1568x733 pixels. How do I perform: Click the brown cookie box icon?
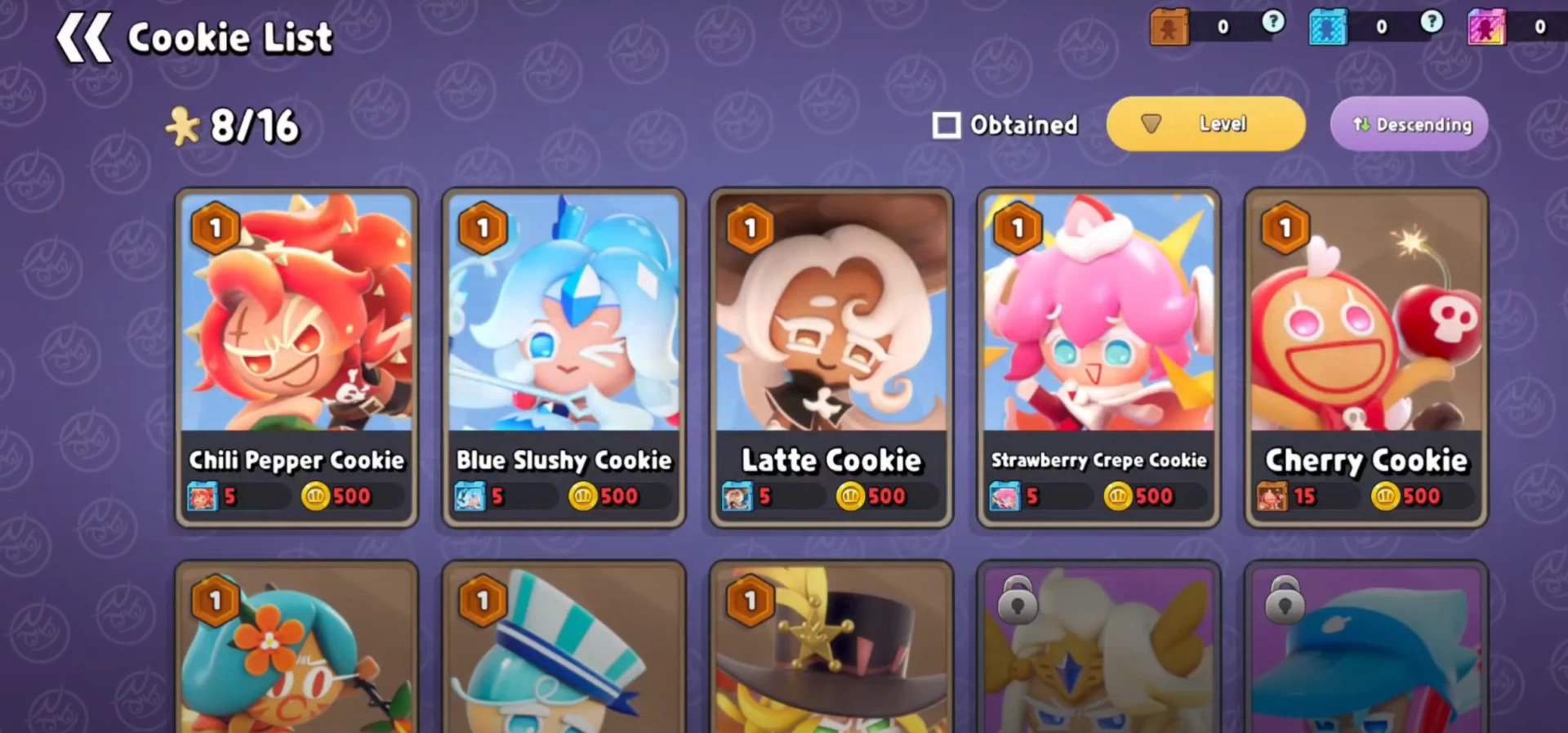[x=1169, y=27]
